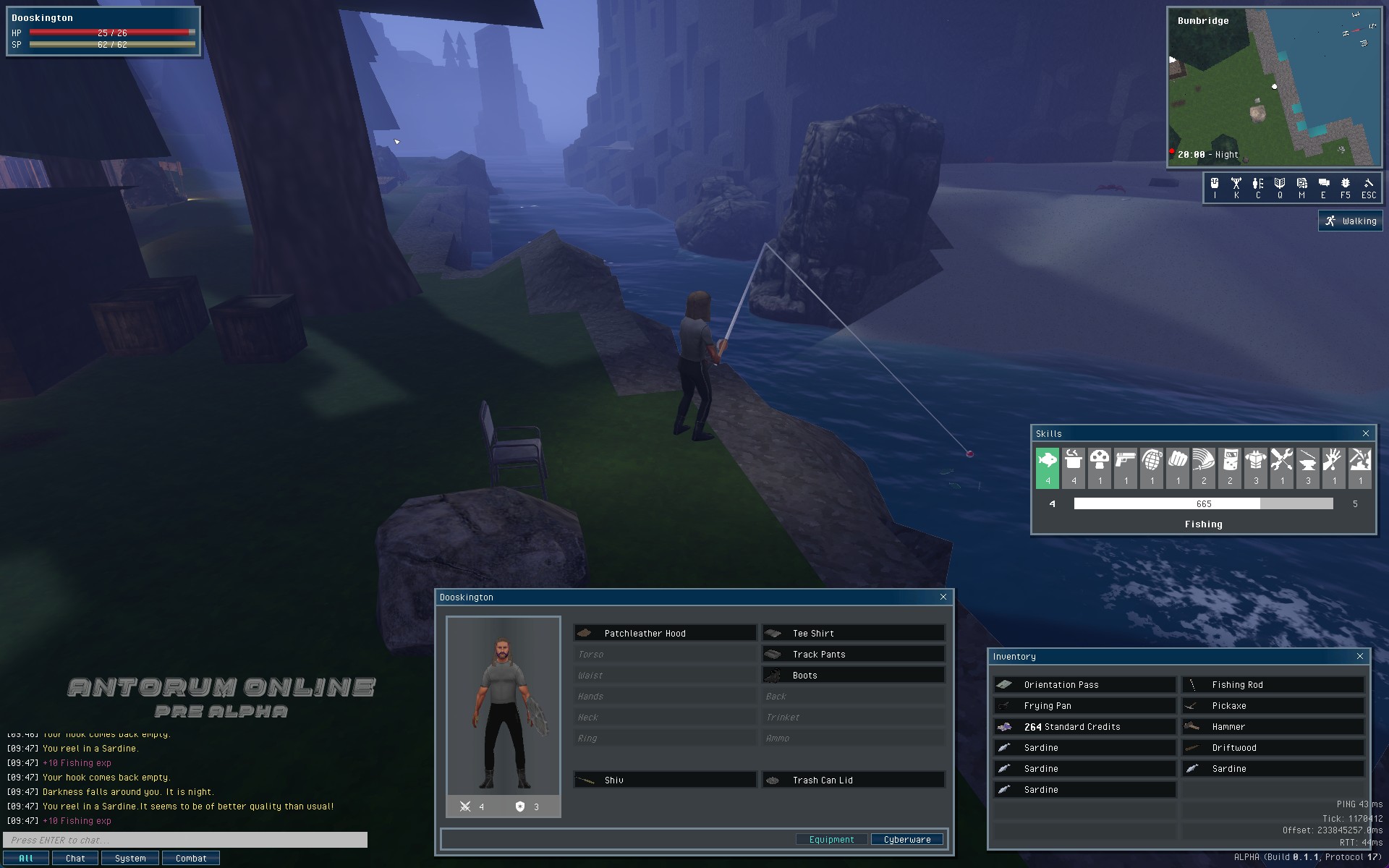This screenshot has height=868, width=1389.
Task: Show the Combat chat tab
Action: [x=190, y=858]
